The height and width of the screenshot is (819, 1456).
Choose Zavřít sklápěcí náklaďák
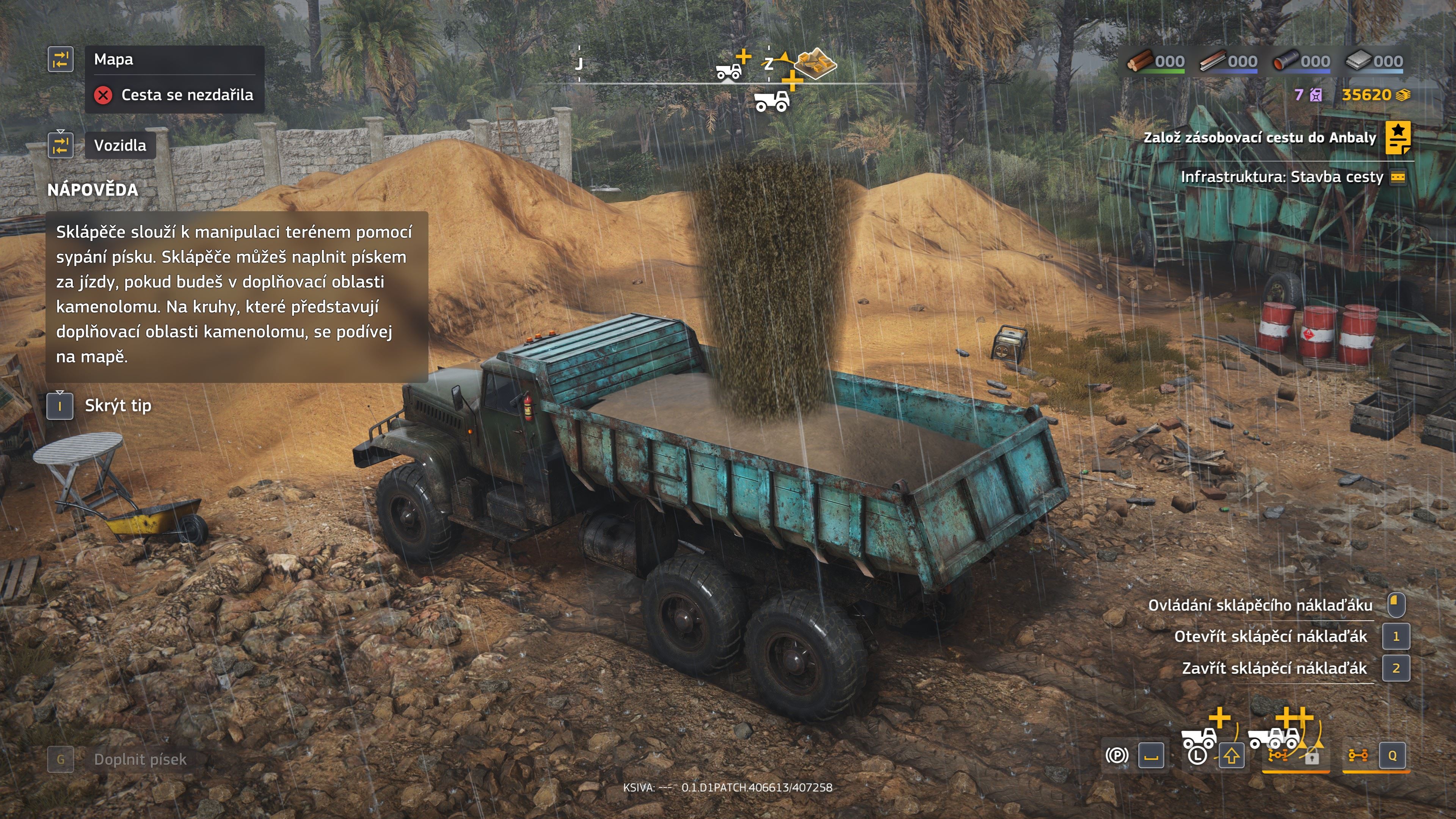pos(1274,668)
